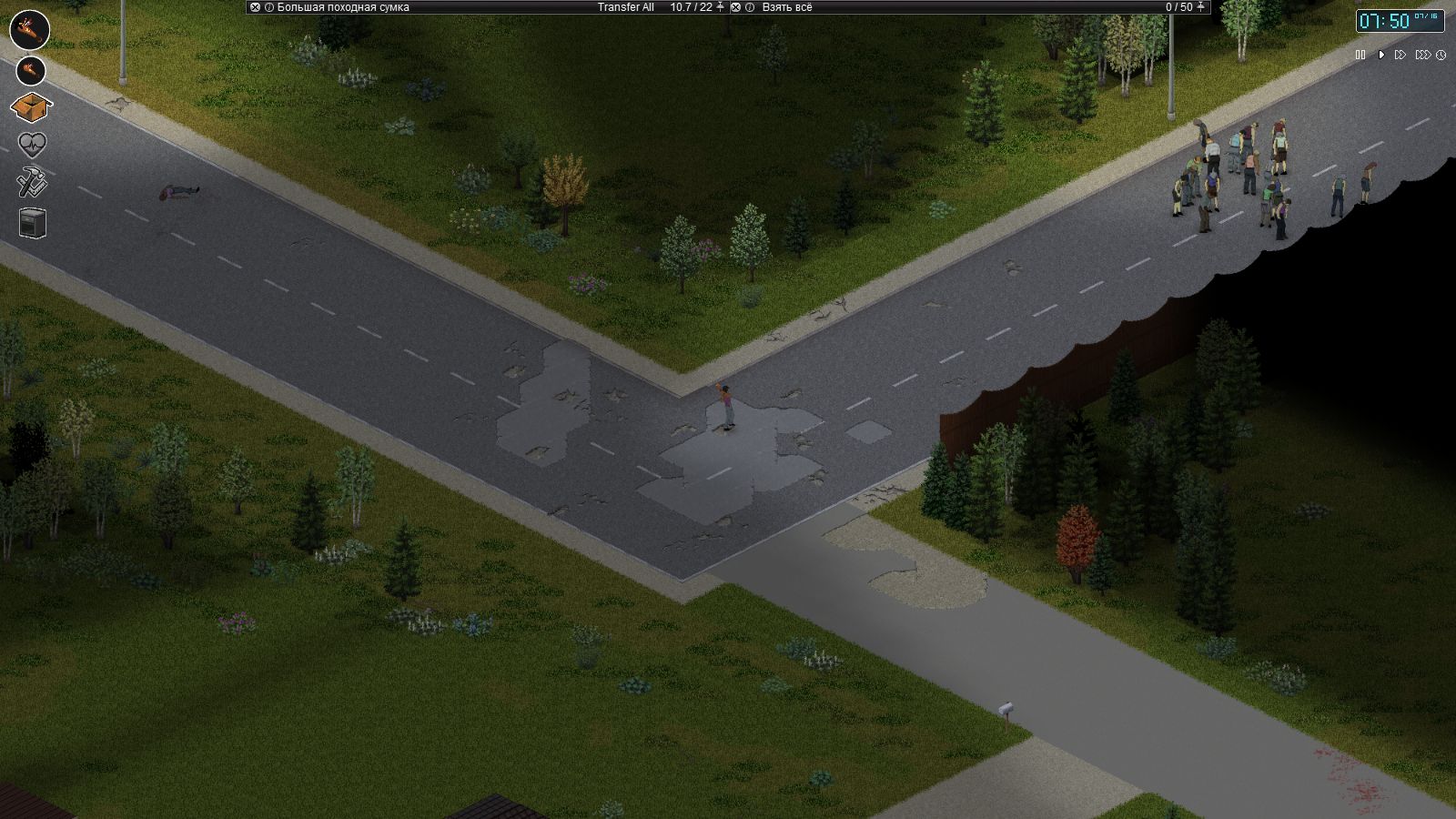This screenshot has width=1456, height=819.
Task: Show info for the Большая походная сумка panel
Action: pyautogui.click(x=269, y=7)
